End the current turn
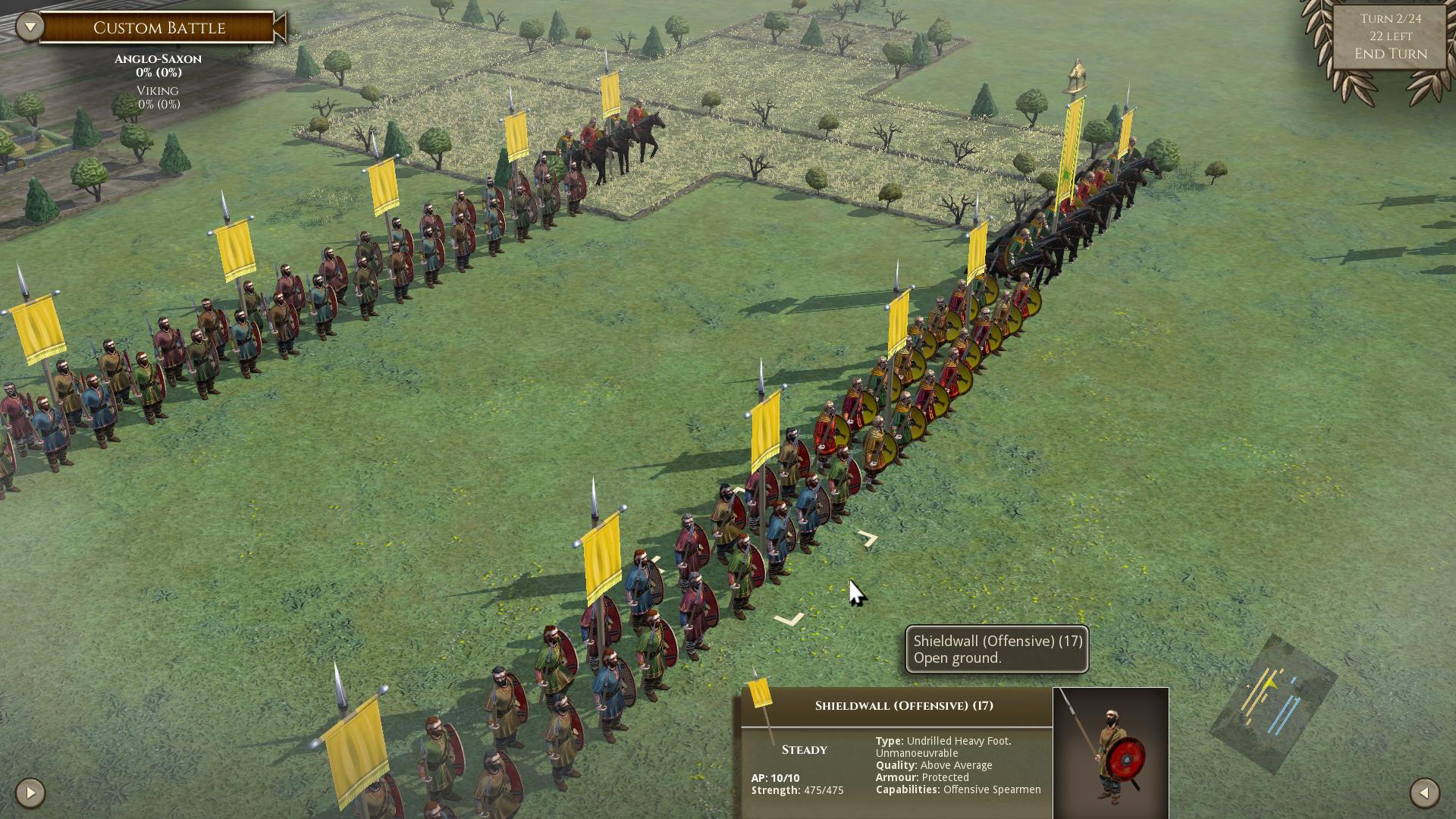The width and height of the screenshot is (1456, 819). (x=1390, y=54)
